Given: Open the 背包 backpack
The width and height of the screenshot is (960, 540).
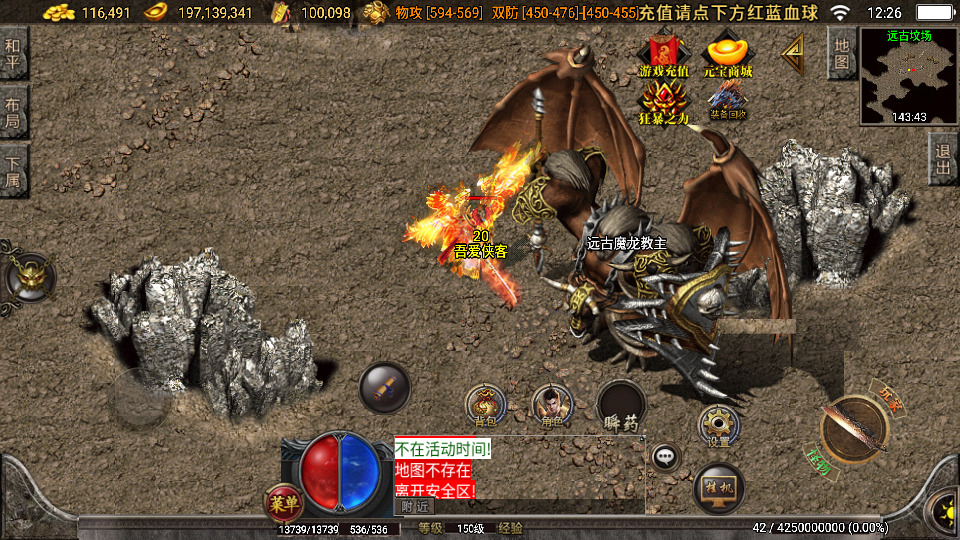Looking at the screenshot, I should pos(486,404).
